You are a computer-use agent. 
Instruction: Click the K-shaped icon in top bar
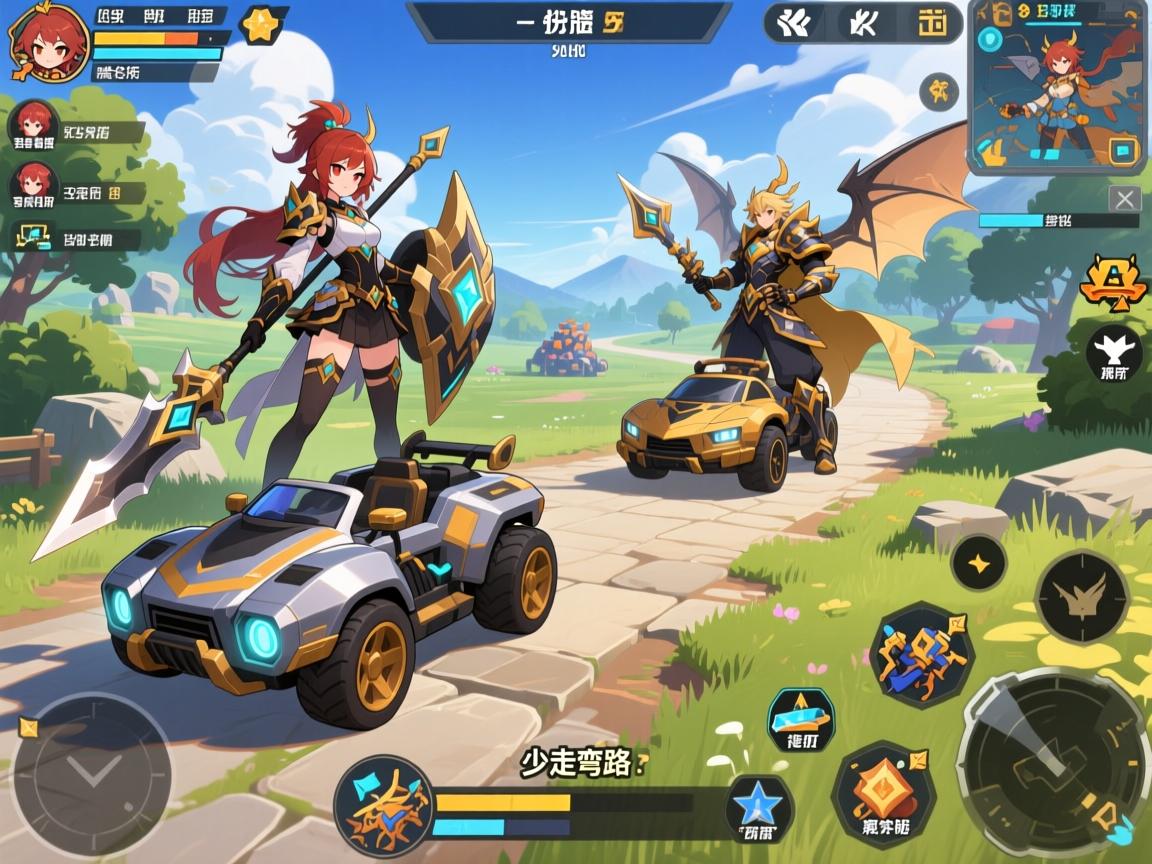pyautogui.click(x=861, y=23)
